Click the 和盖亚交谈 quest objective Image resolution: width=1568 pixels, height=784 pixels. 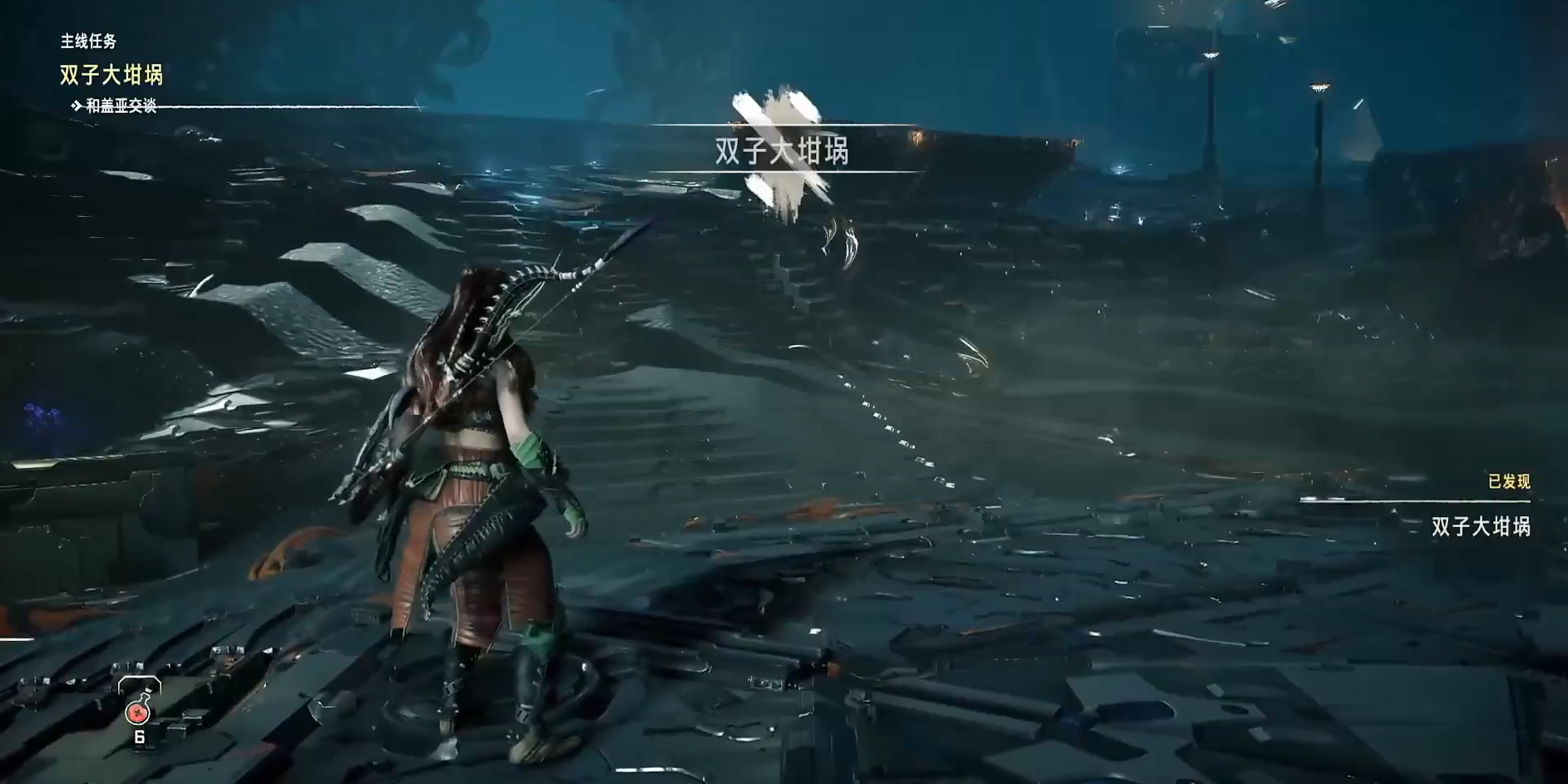click(121, 106)
